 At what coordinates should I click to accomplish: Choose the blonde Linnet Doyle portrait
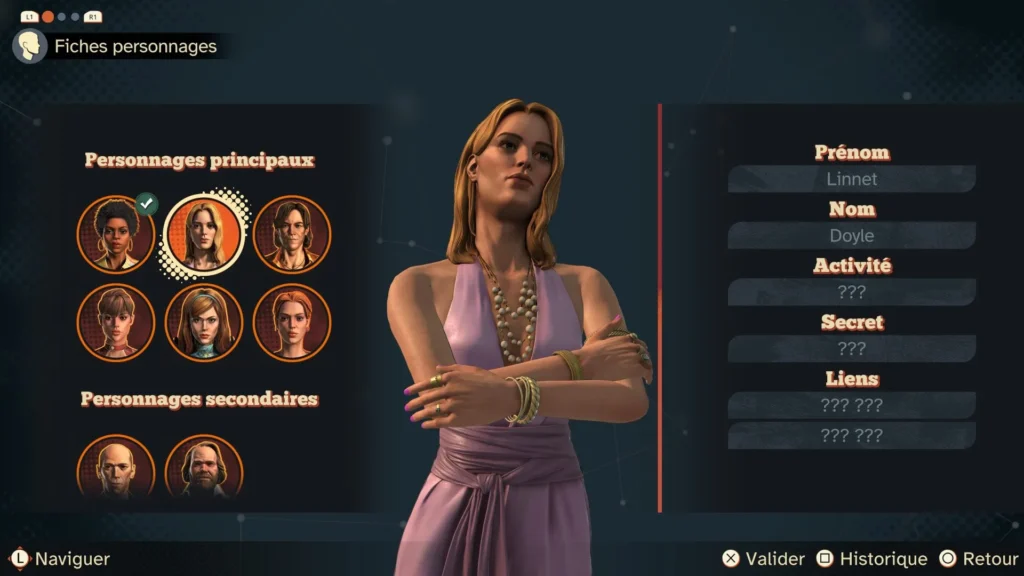click(203, 234)
